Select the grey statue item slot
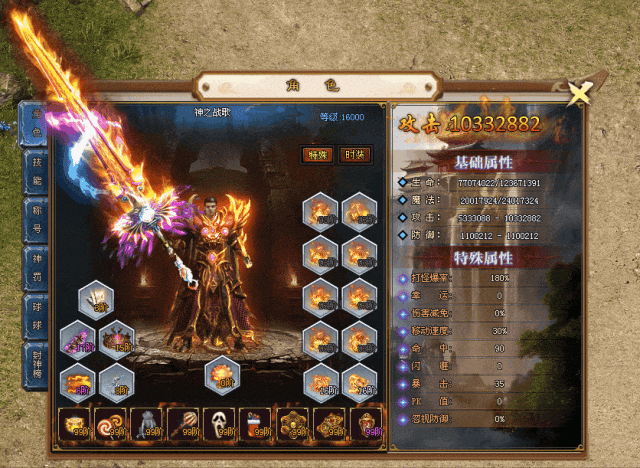The height and width of the screenshot is (468, 640). (147, 424)
